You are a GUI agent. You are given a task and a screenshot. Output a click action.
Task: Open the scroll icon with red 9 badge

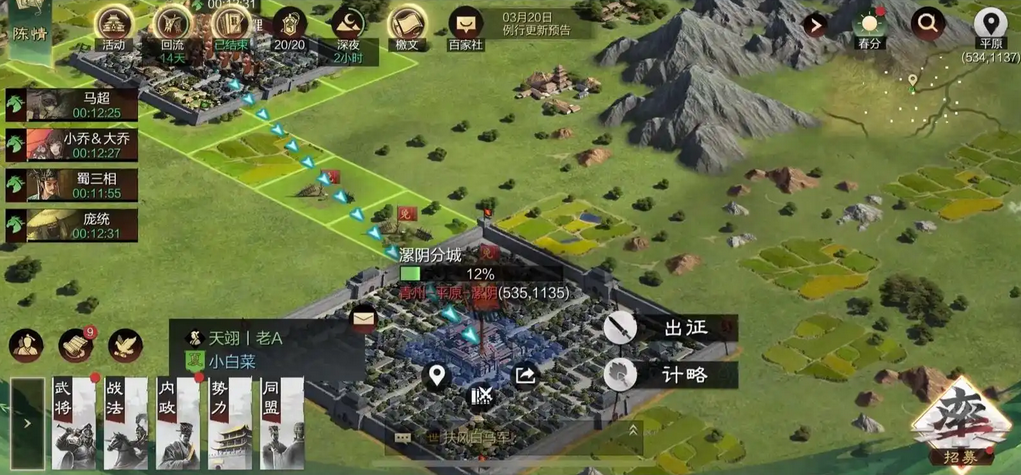tap(75, 345)
